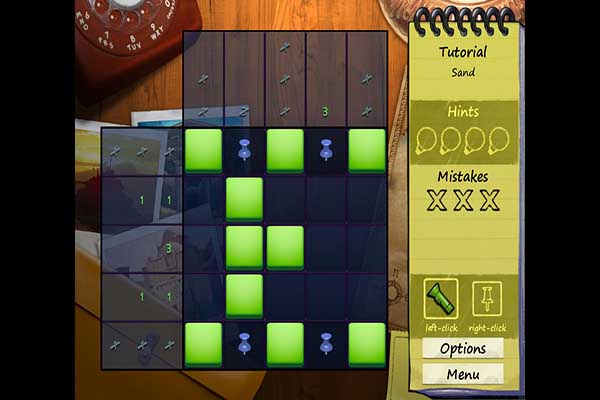Open the Options menu
The image size is (600, 400).
point(463,349)
